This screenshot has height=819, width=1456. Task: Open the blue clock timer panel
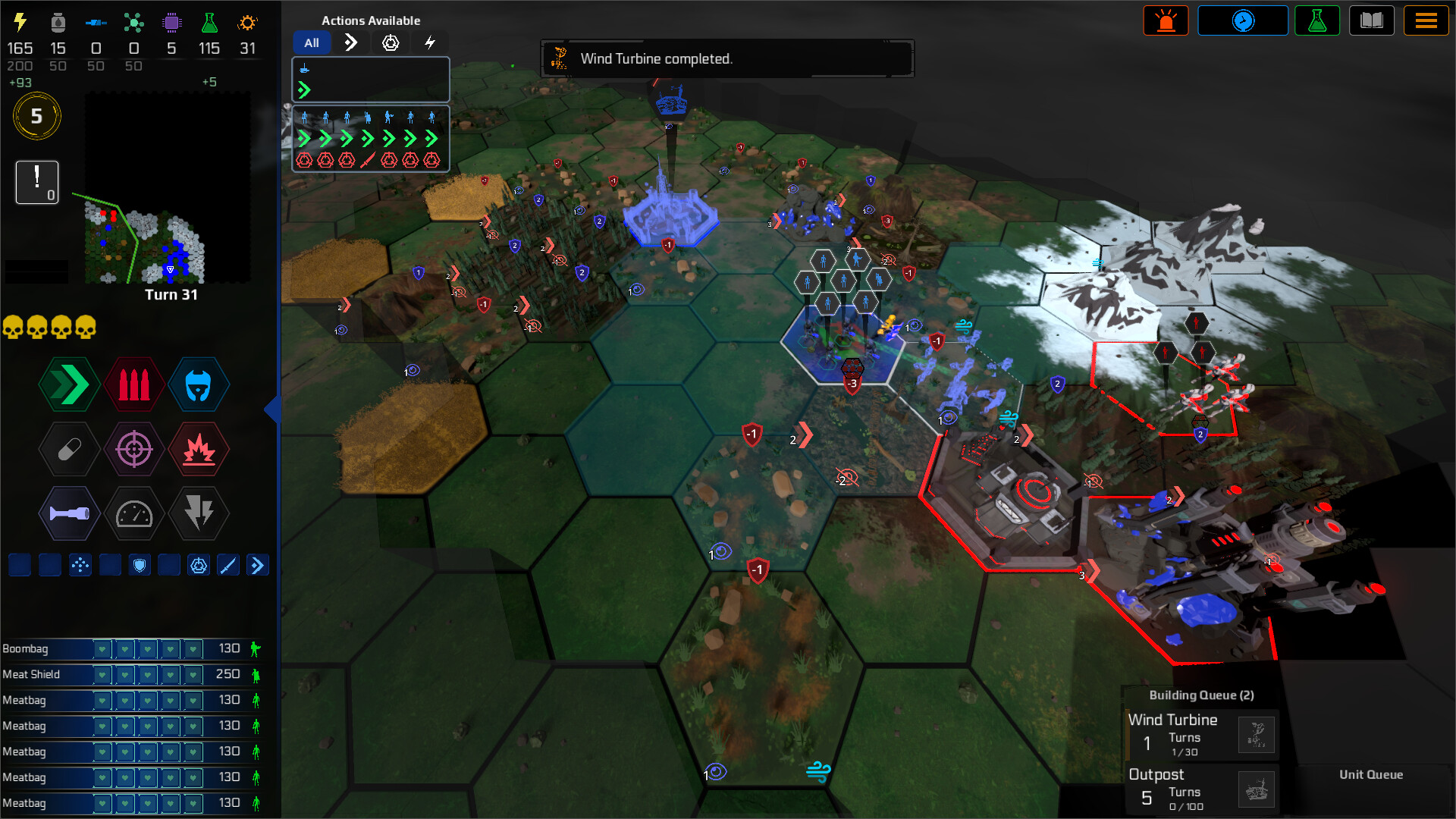(x=1243, y=20)
